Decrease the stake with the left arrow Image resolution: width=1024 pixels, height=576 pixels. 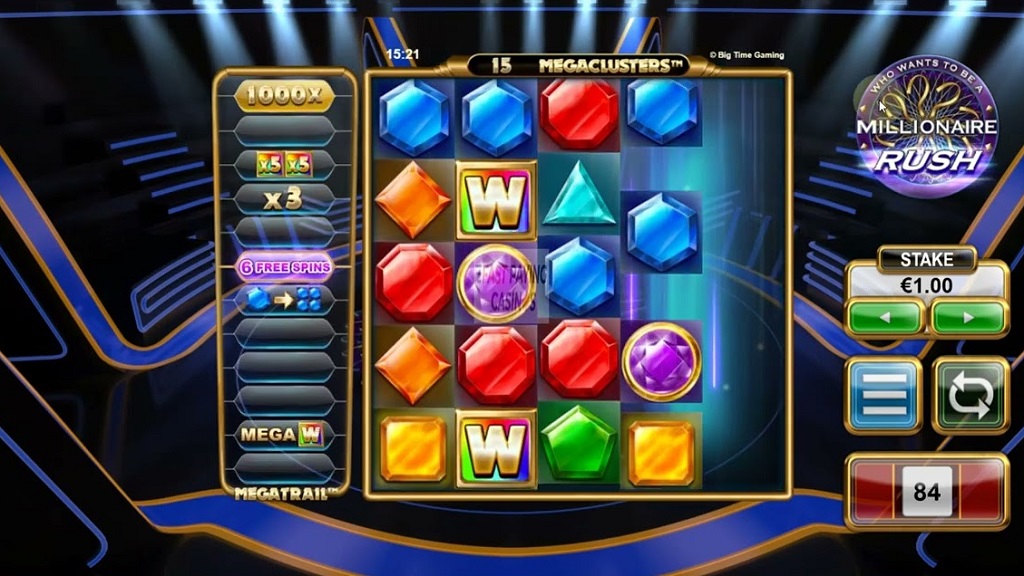point(885,317)
